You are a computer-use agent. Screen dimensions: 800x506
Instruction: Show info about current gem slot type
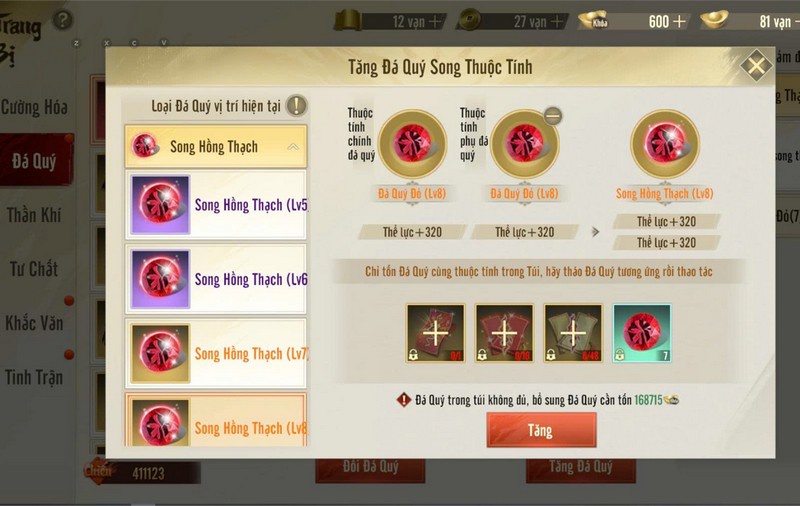click(296, 106)
